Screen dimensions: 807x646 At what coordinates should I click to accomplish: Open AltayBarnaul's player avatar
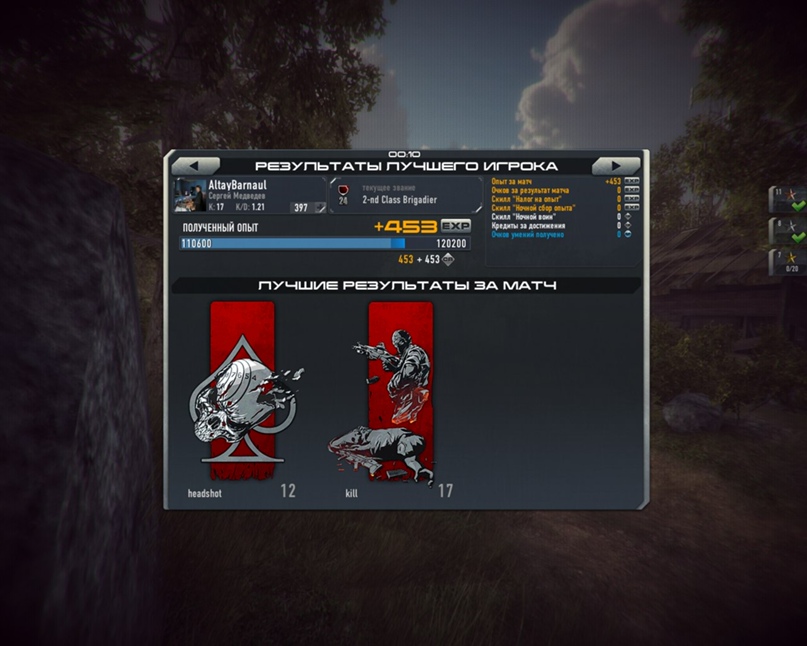[x=189, y=195]
